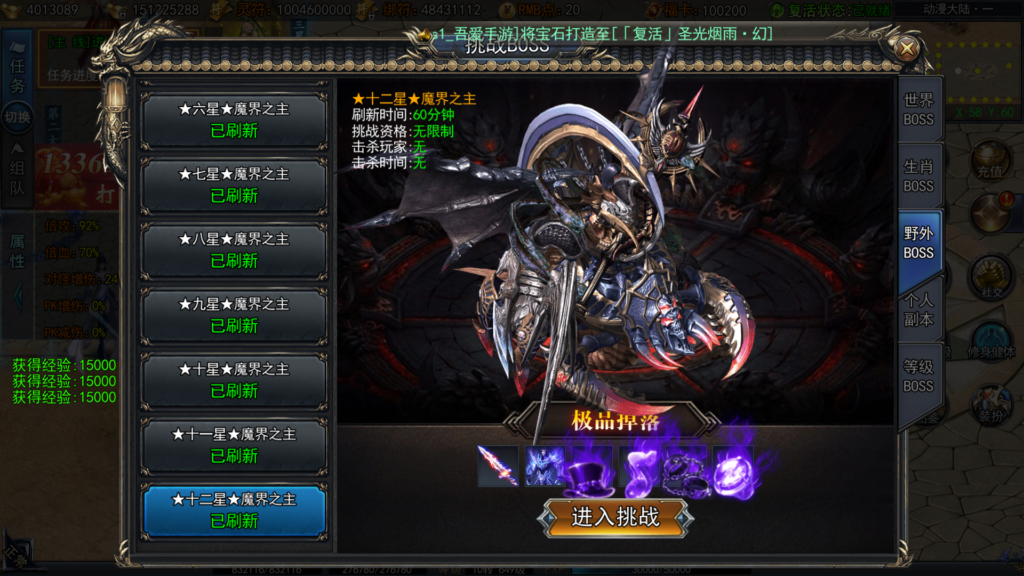The height and width of the screenshot is (576, 1024).
Task: Select the ★六星★魔界之主 boss entry
Action: pyautogui.click(x=234, y=120)
